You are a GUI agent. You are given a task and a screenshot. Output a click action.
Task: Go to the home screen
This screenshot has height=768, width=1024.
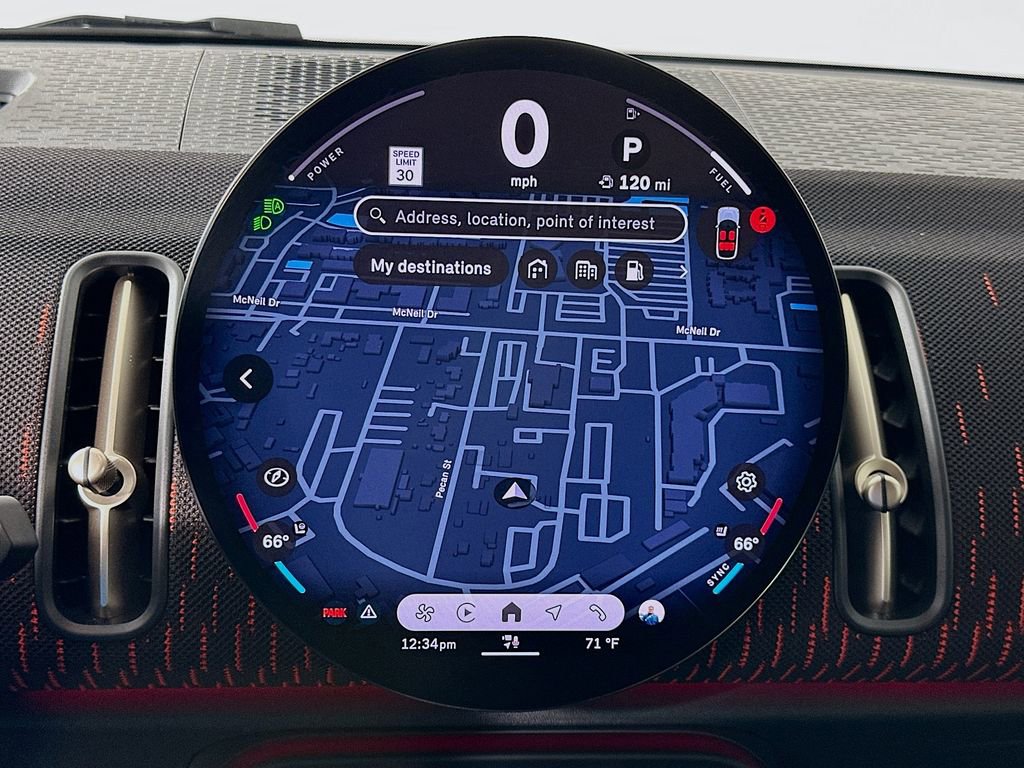coord(511,612)
